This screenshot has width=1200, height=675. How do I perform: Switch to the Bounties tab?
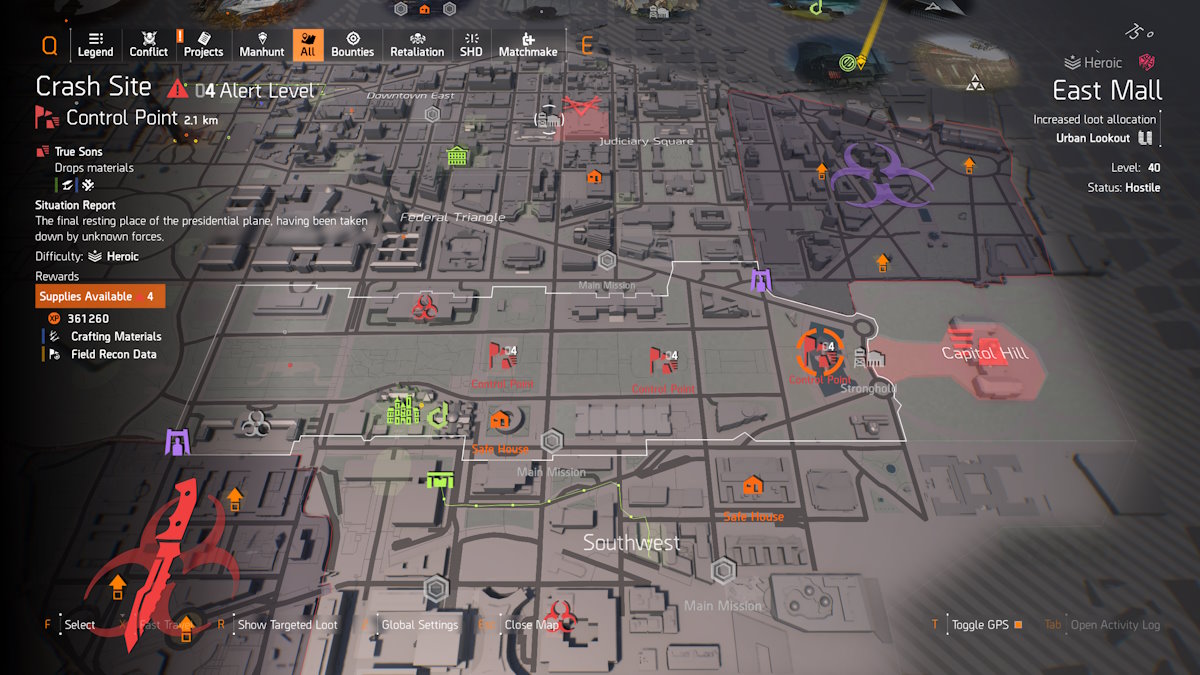point(352,44)
